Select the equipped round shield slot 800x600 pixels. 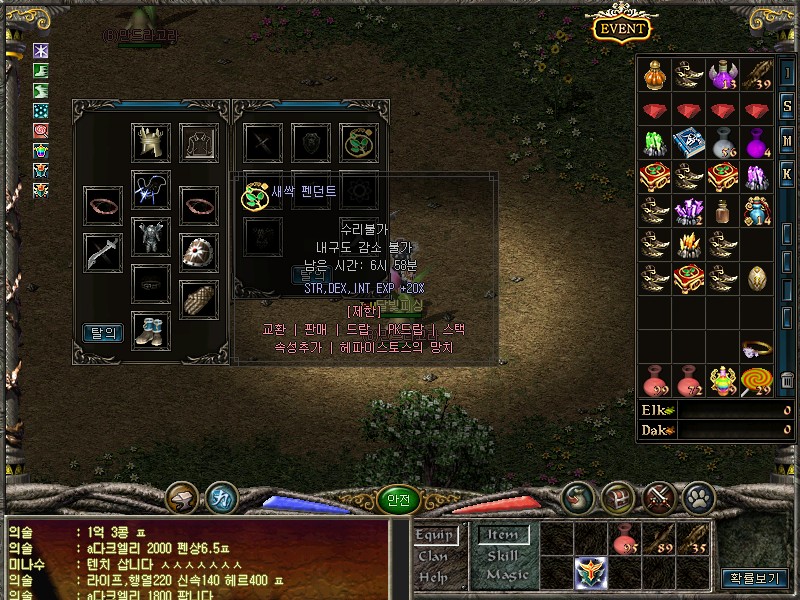pos(198,253)
